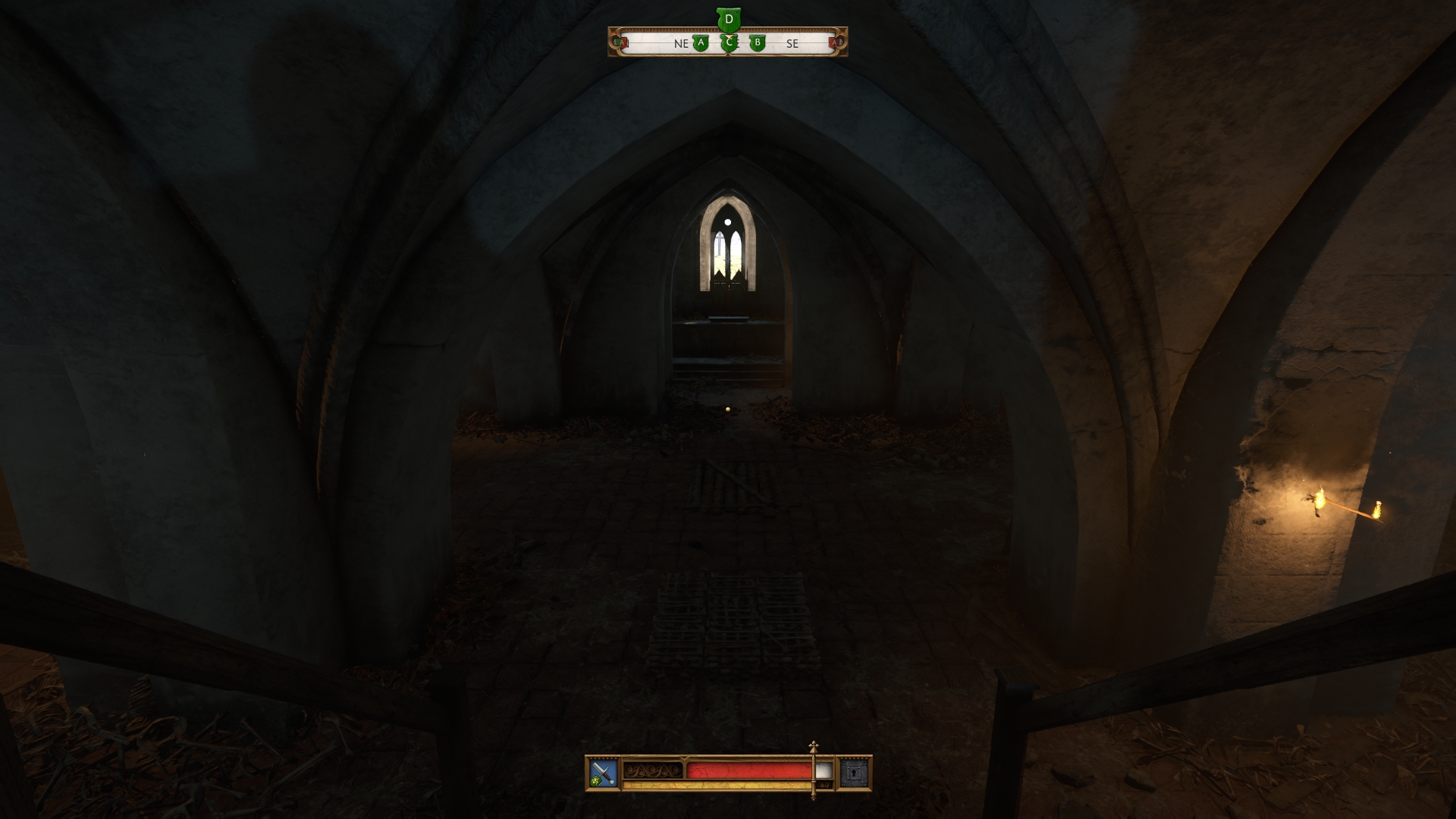Viewport: 1456px width, 819px height.
Task: Expand the decorative panel left of the health bar
Action: coord(652,770)
